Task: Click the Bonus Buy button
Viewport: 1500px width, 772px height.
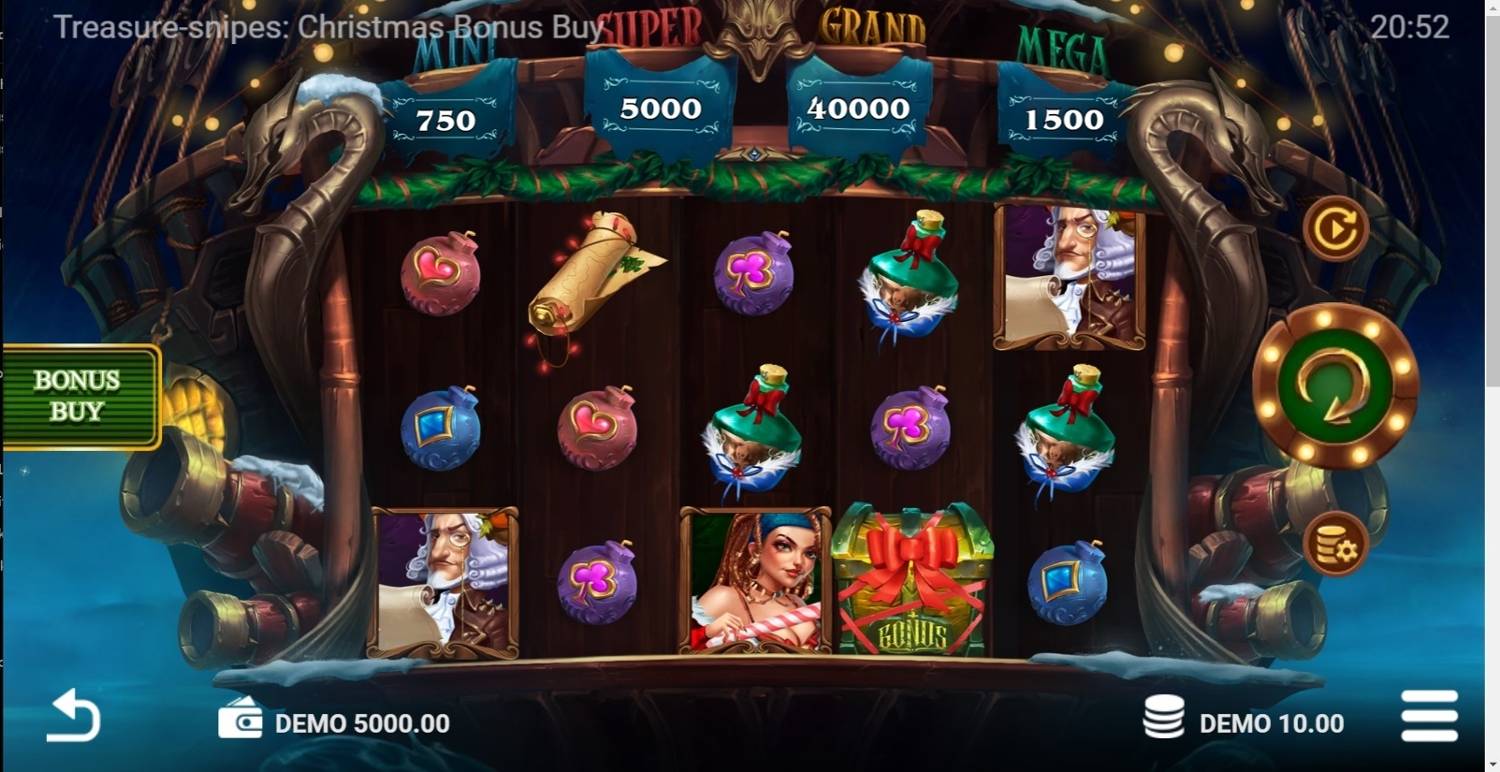Action: (x=78, y=392)
